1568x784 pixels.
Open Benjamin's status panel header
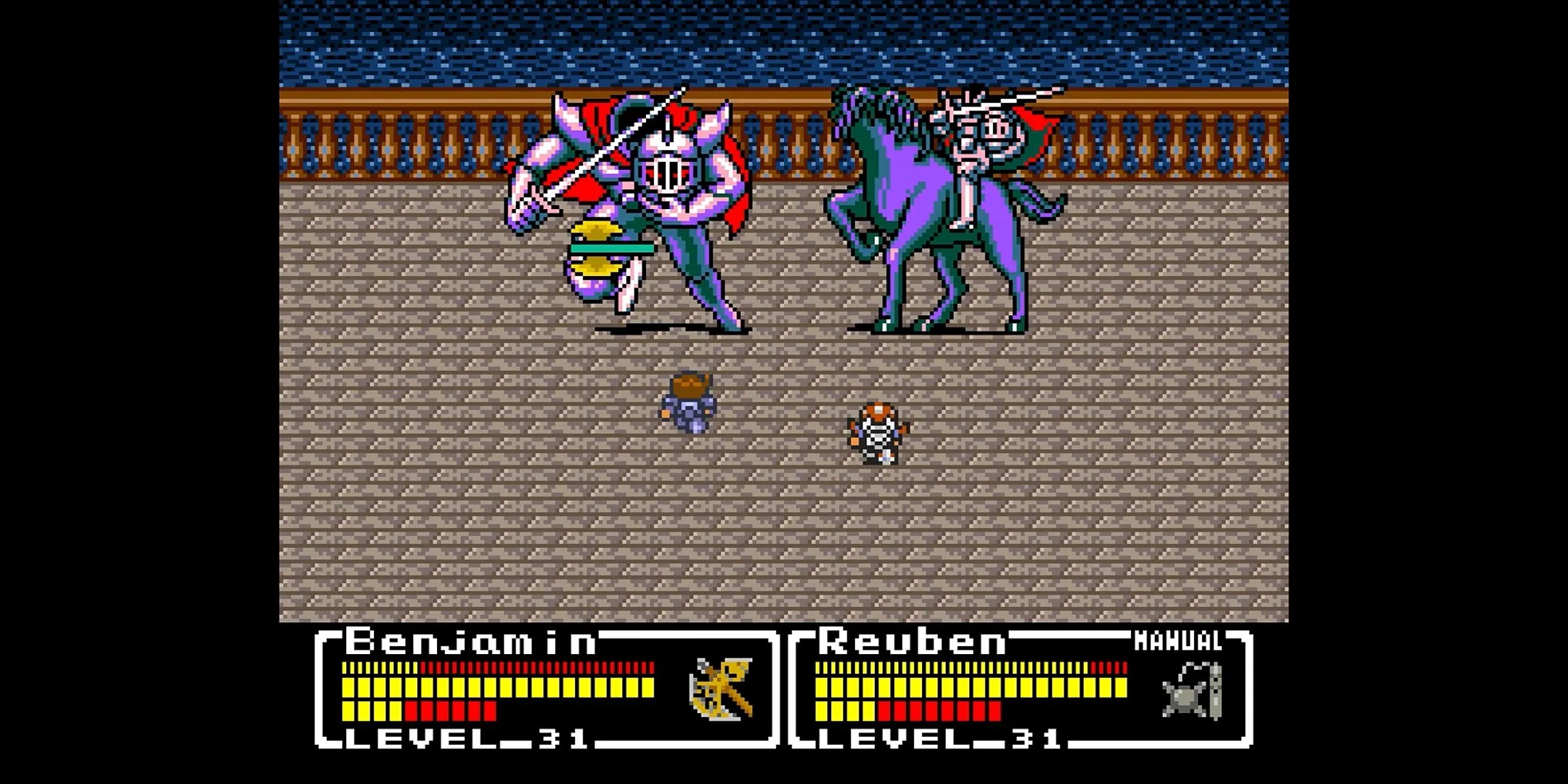[x=472, y=642]
